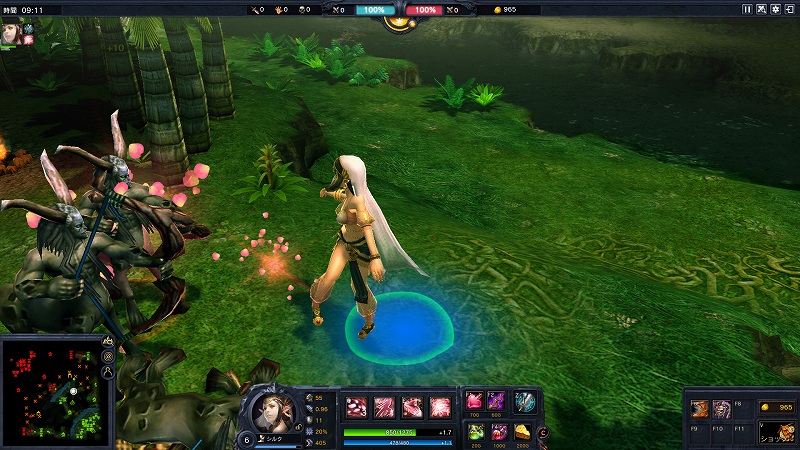Open the shop (ショップ) button

click(776, 433)
